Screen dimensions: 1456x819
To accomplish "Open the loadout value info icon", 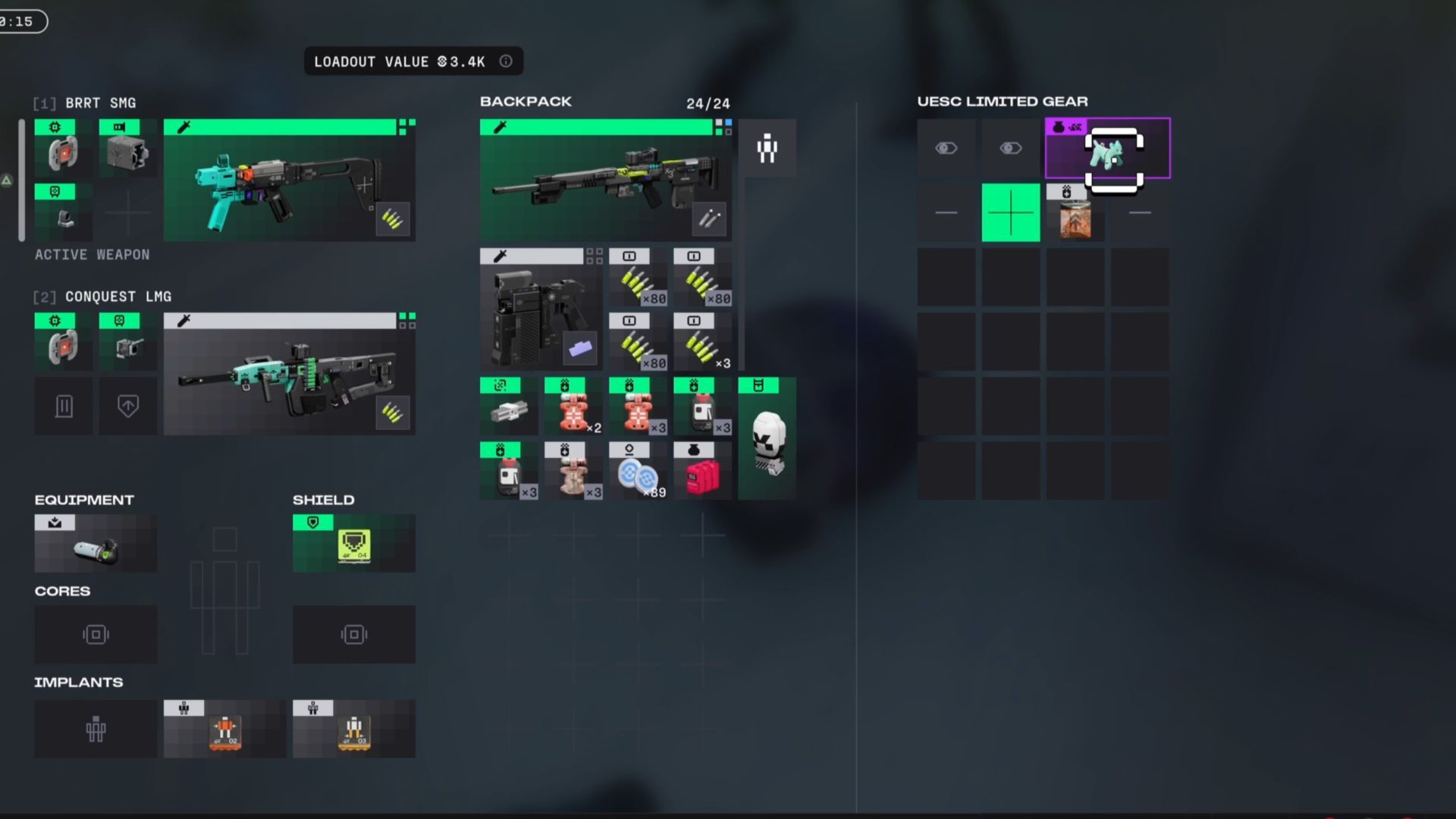I will point(506,61).
